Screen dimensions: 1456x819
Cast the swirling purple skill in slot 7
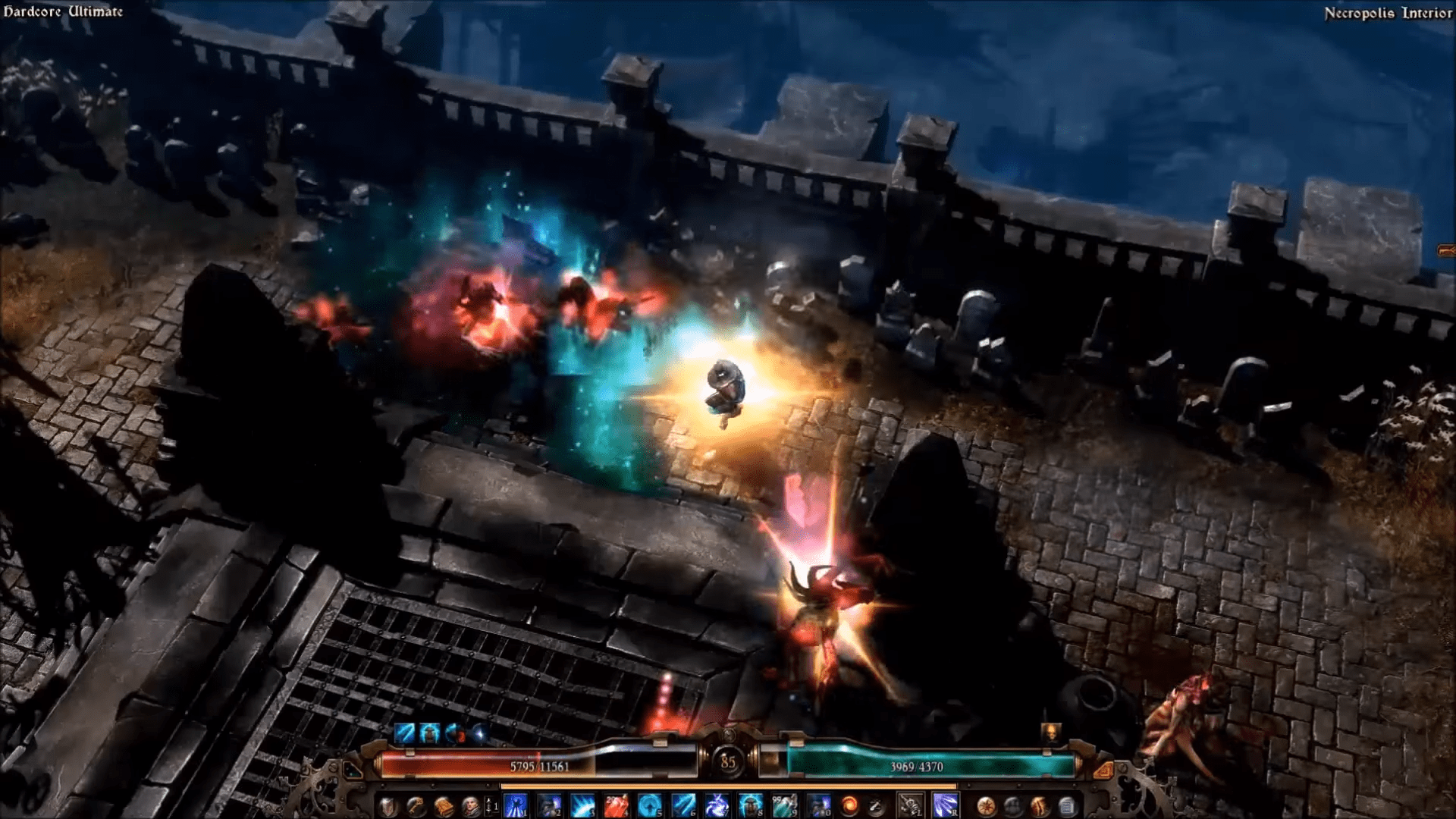tap(717, 805)
